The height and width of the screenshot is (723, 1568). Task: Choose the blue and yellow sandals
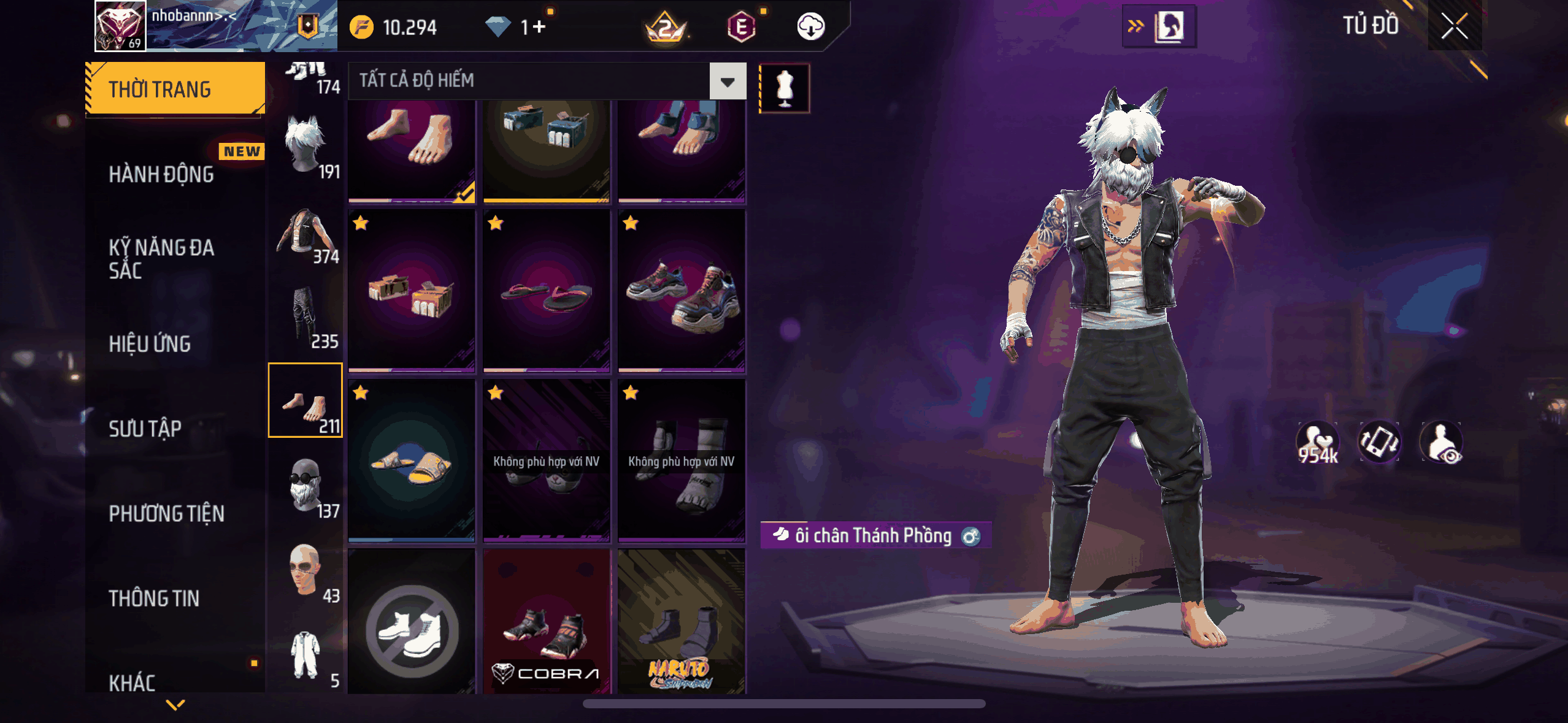(411, 461)
